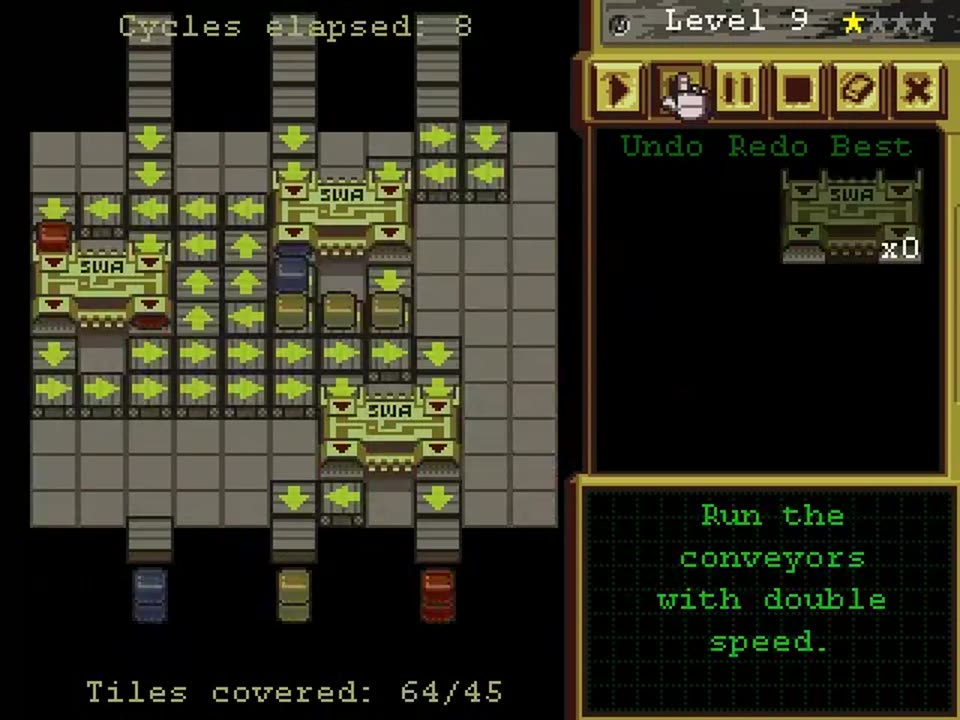Screen dimensions: 960x720
Task: Load the Best solution
Action: tap(871, 147)
